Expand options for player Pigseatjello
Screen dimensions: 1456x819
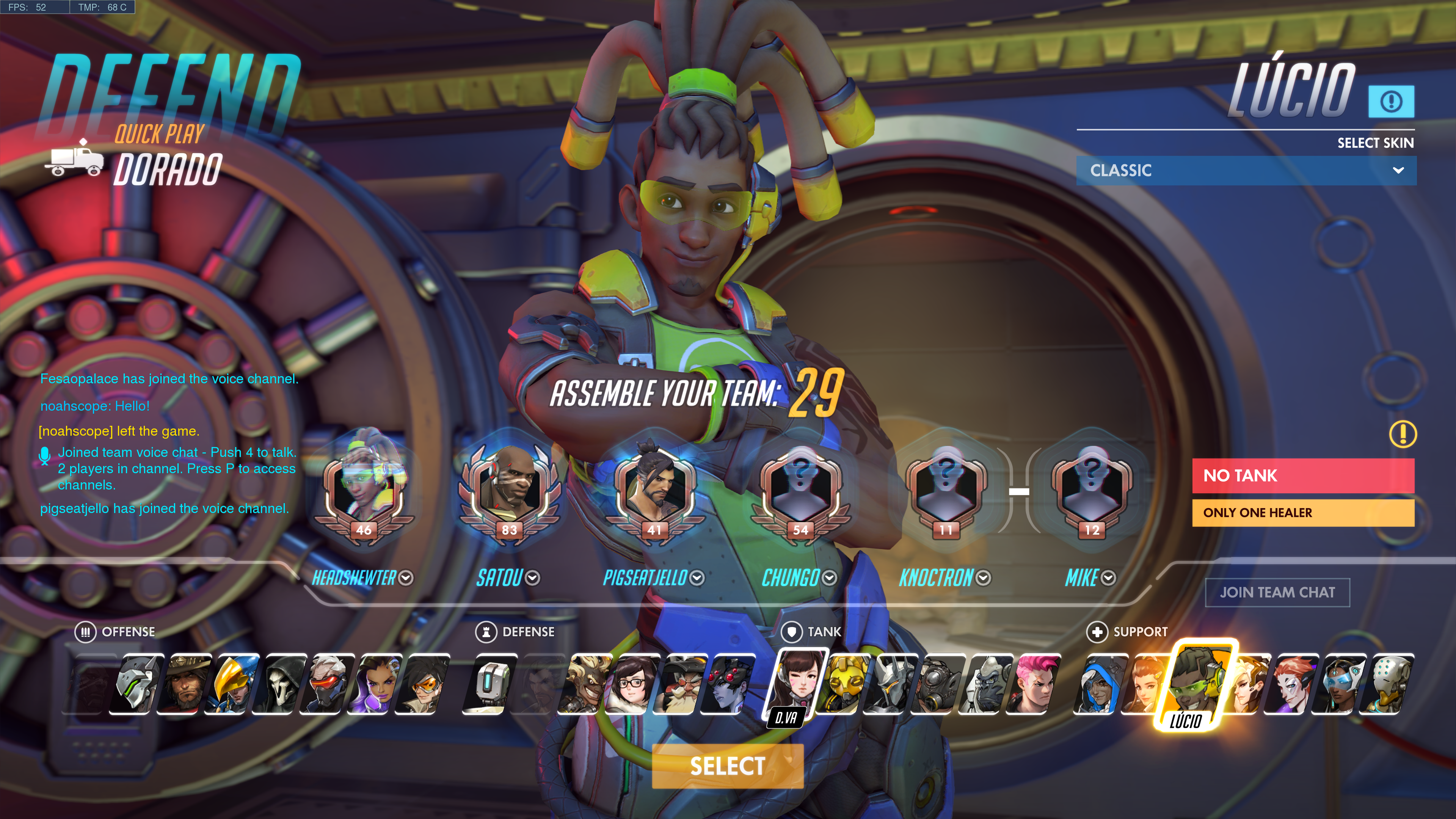tap(697, 577)
